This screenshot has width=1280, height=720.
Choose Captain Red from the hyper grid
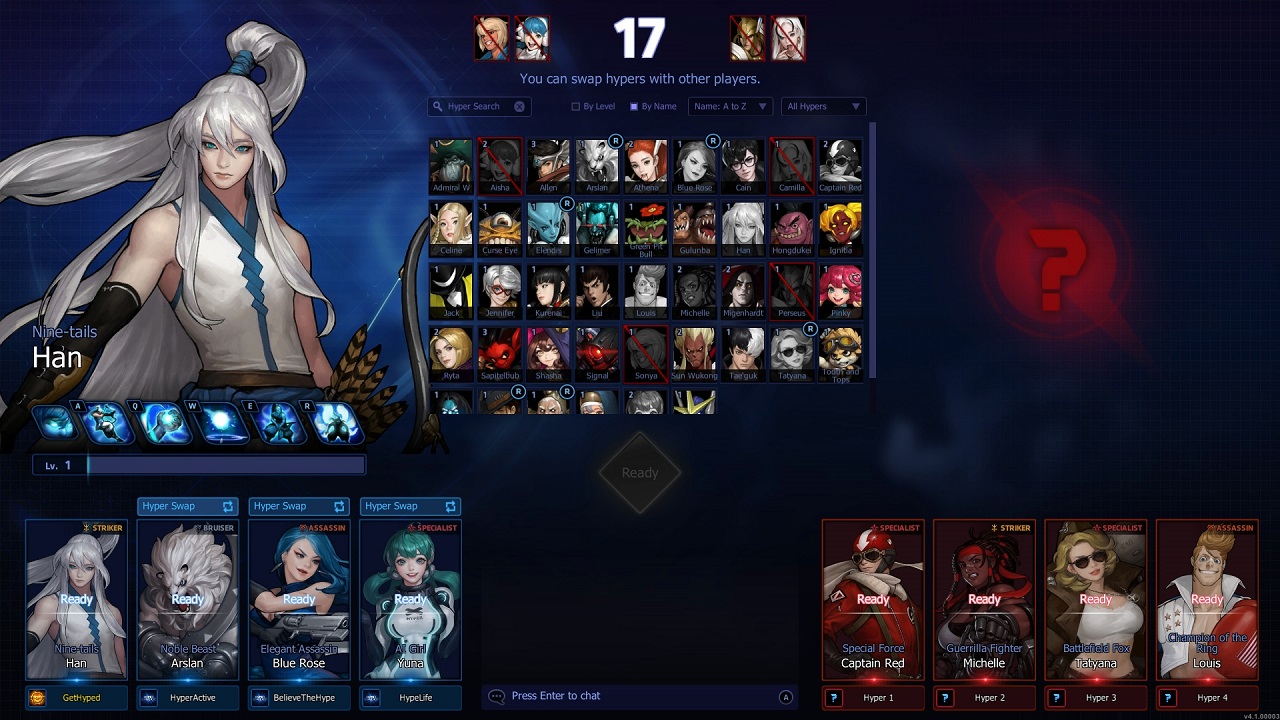840,165
